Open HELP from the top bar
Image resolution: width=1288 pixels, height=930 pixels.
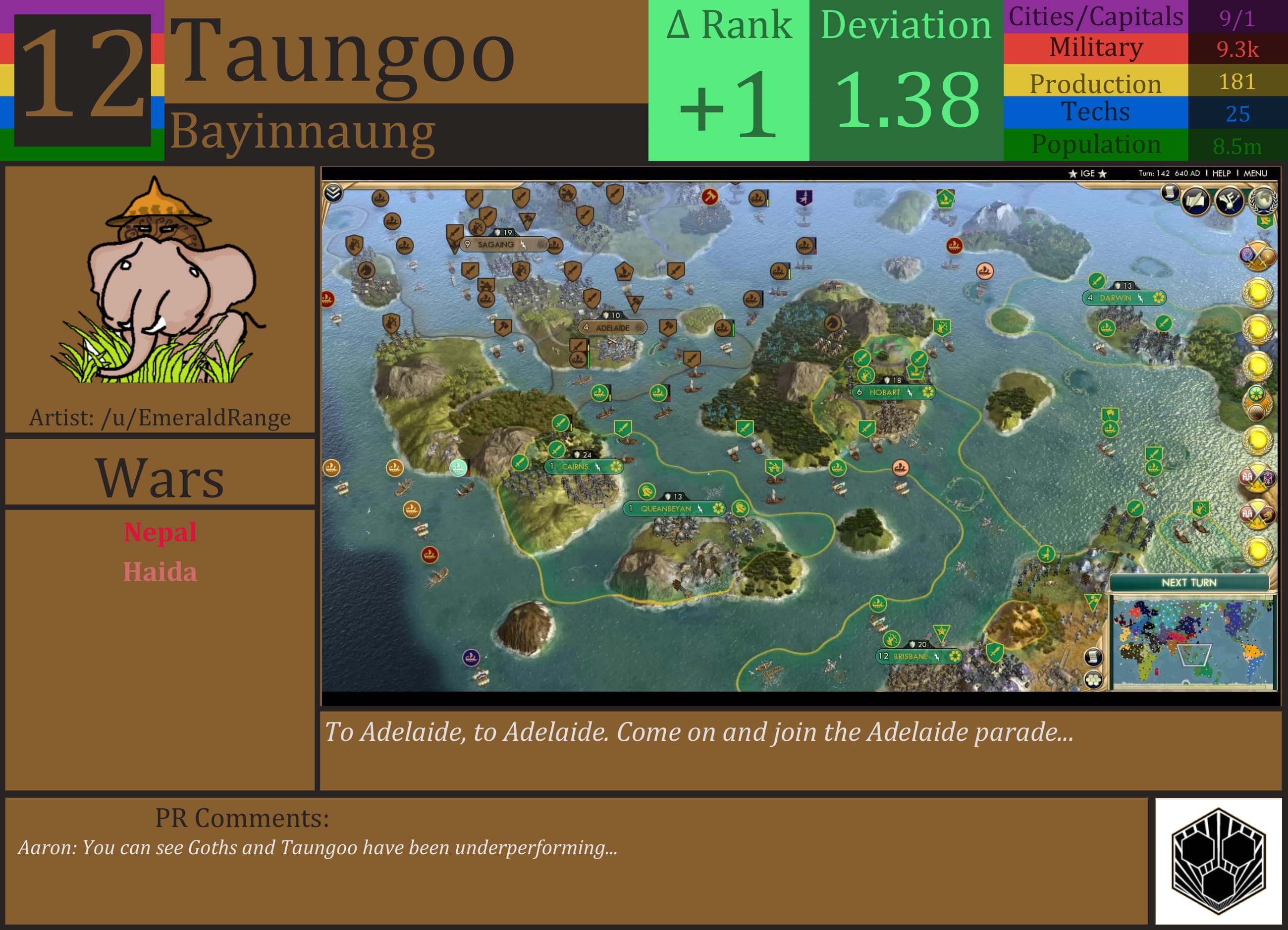coord(1222,173)
